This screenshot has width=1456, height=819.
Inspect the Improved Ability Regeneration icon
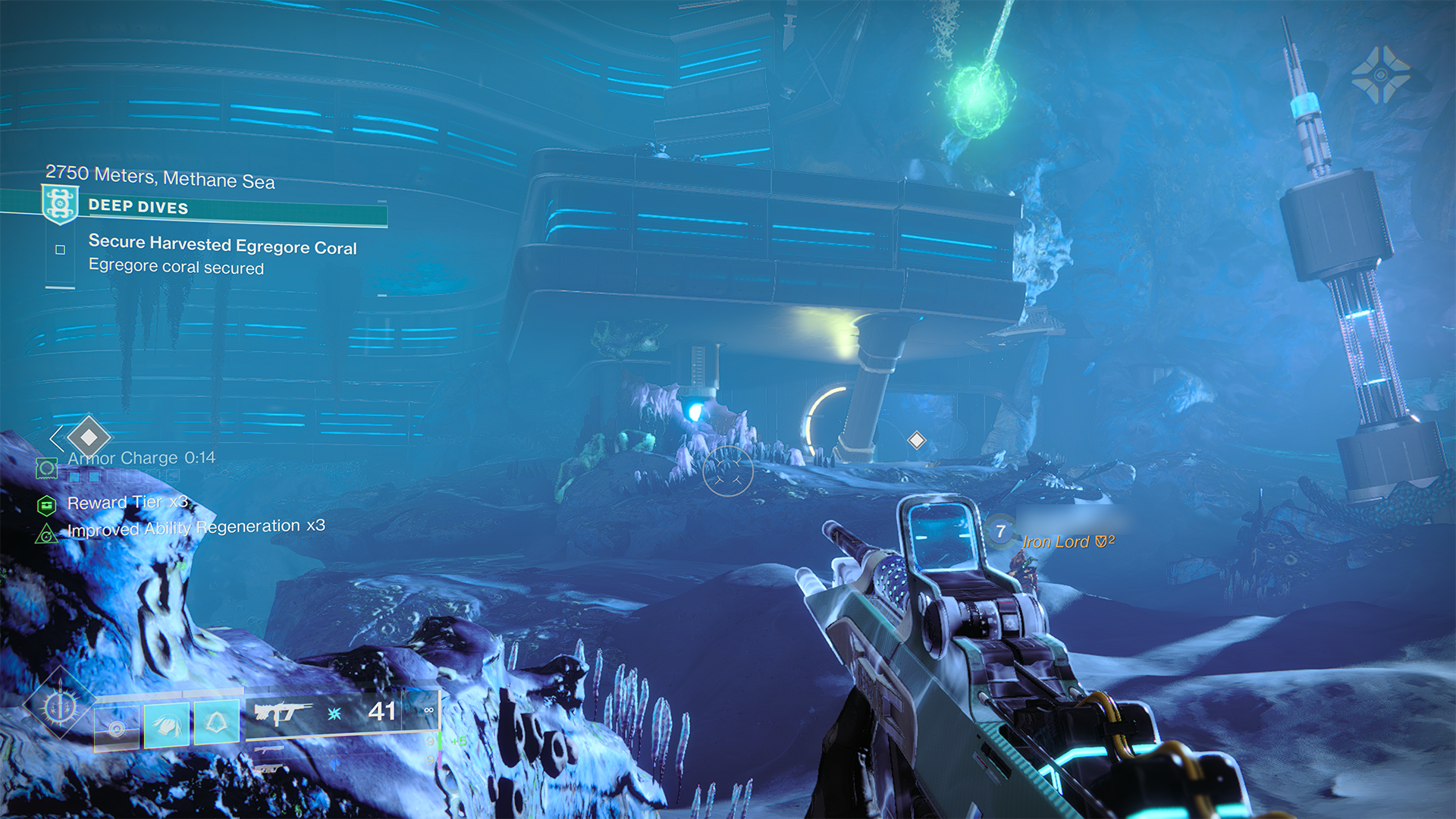pos(46,534)
